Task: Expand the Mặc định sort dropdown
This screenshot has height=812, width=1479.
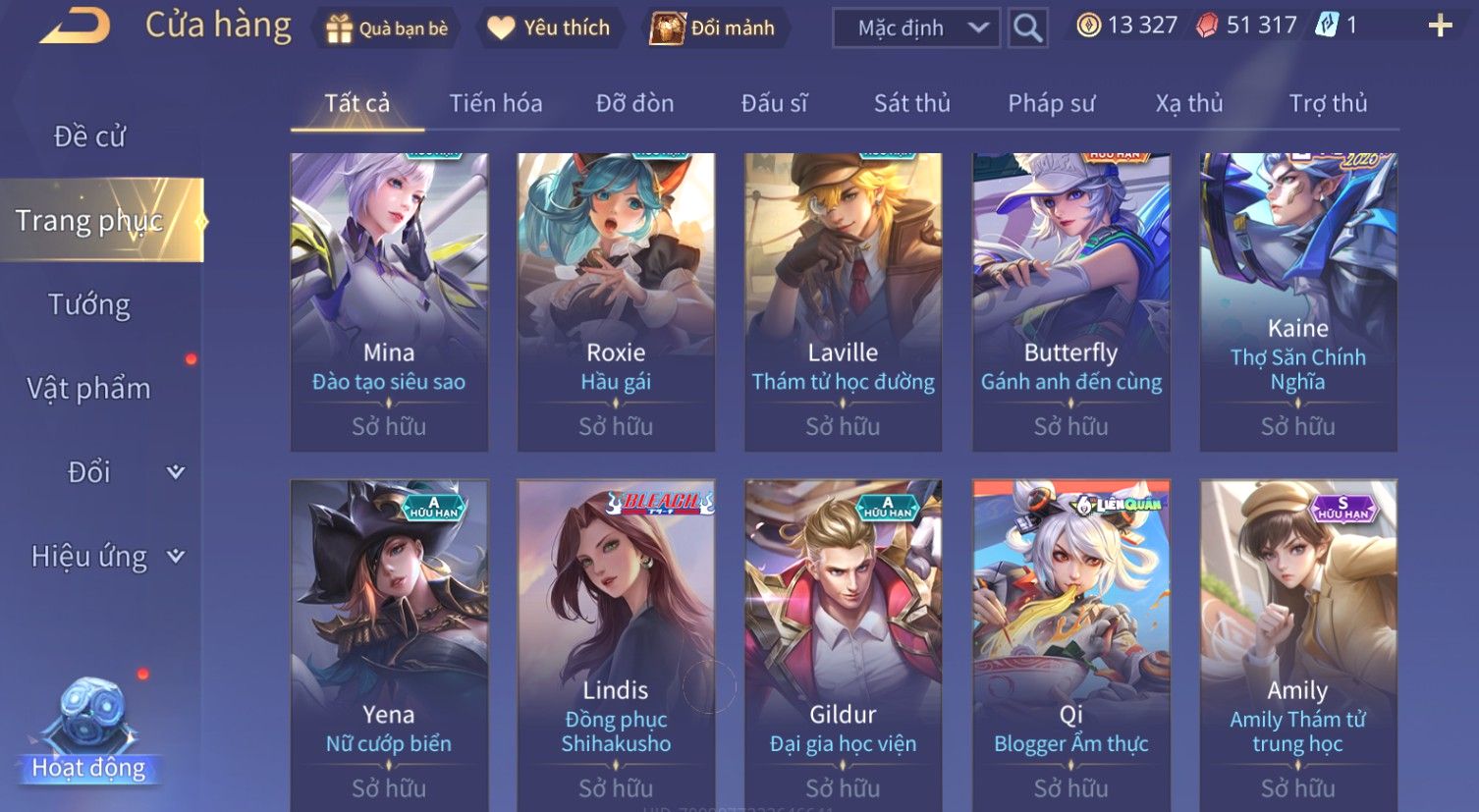Action: (x=915, y=28)
